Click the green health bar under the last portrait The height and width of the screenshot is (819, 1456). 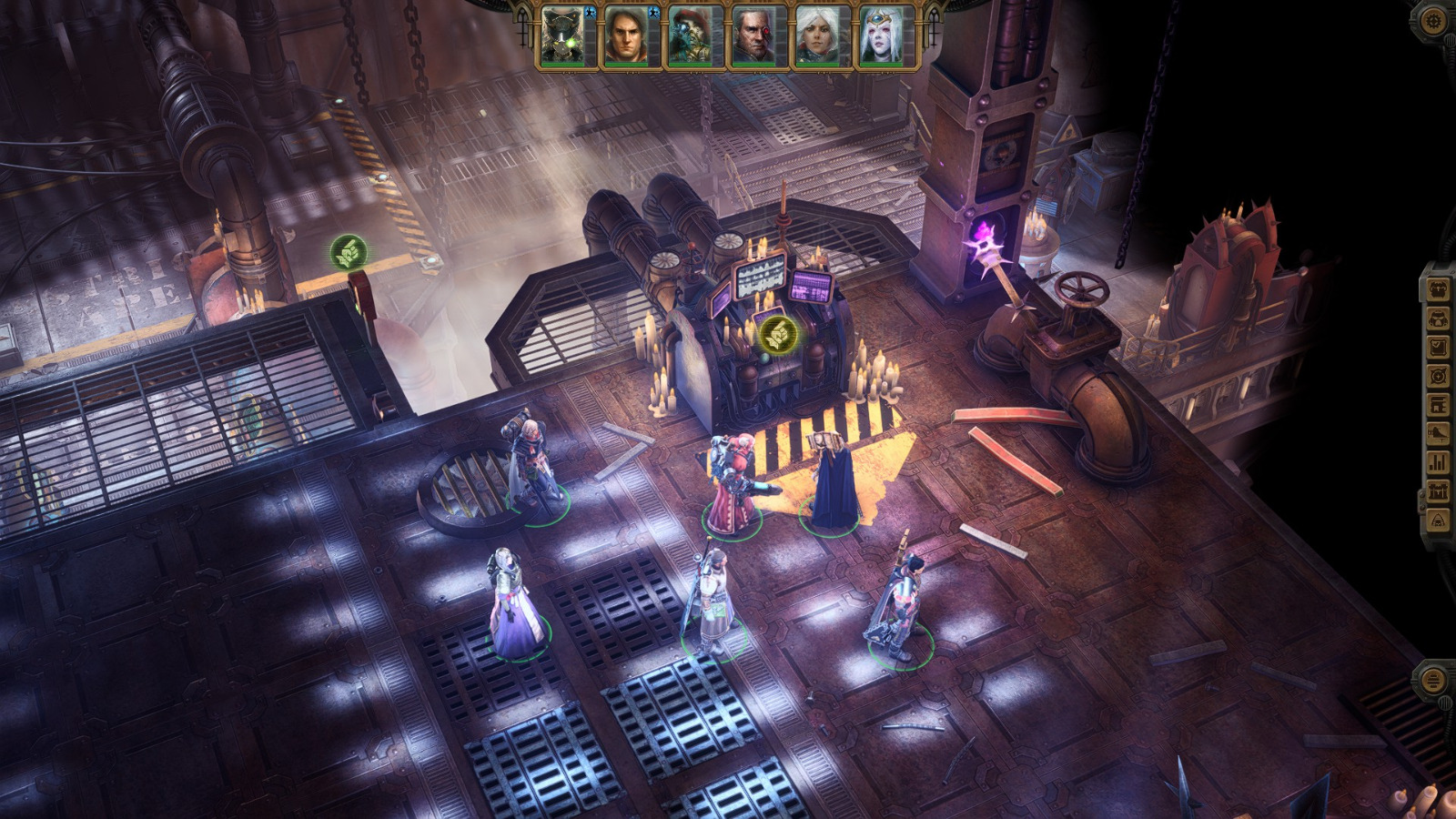pyautogui.click(x=880, y=65)
